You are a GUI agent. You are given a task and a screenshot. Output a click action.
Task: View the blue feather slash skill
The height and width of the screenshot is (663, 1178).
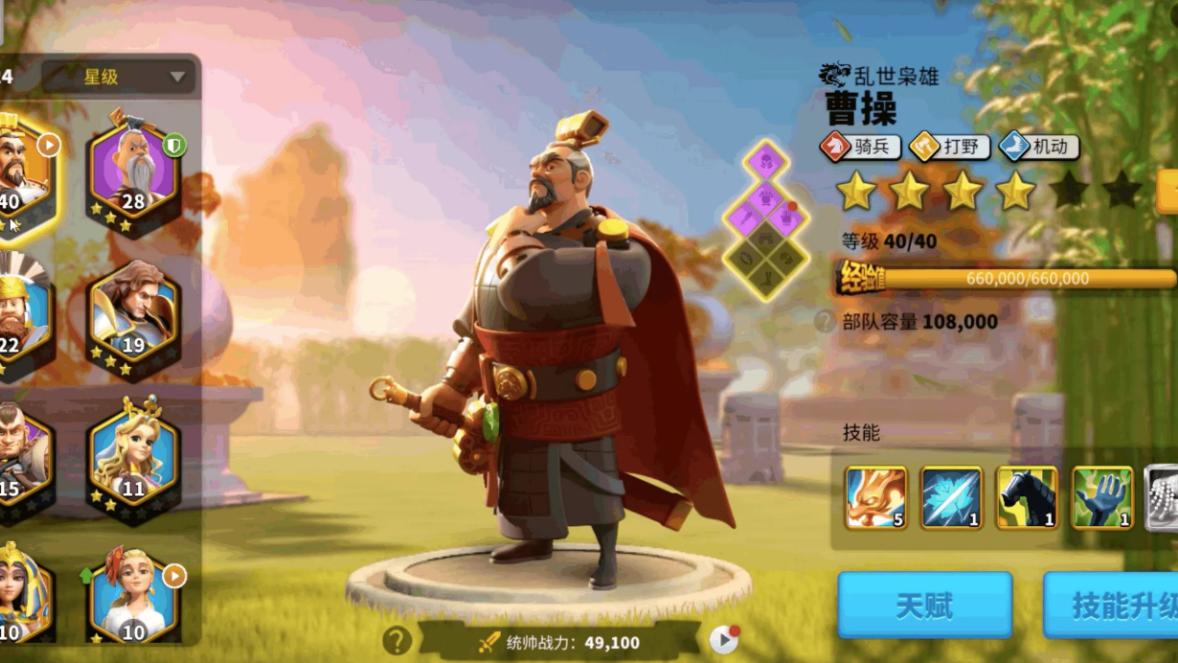pos(951,497)
